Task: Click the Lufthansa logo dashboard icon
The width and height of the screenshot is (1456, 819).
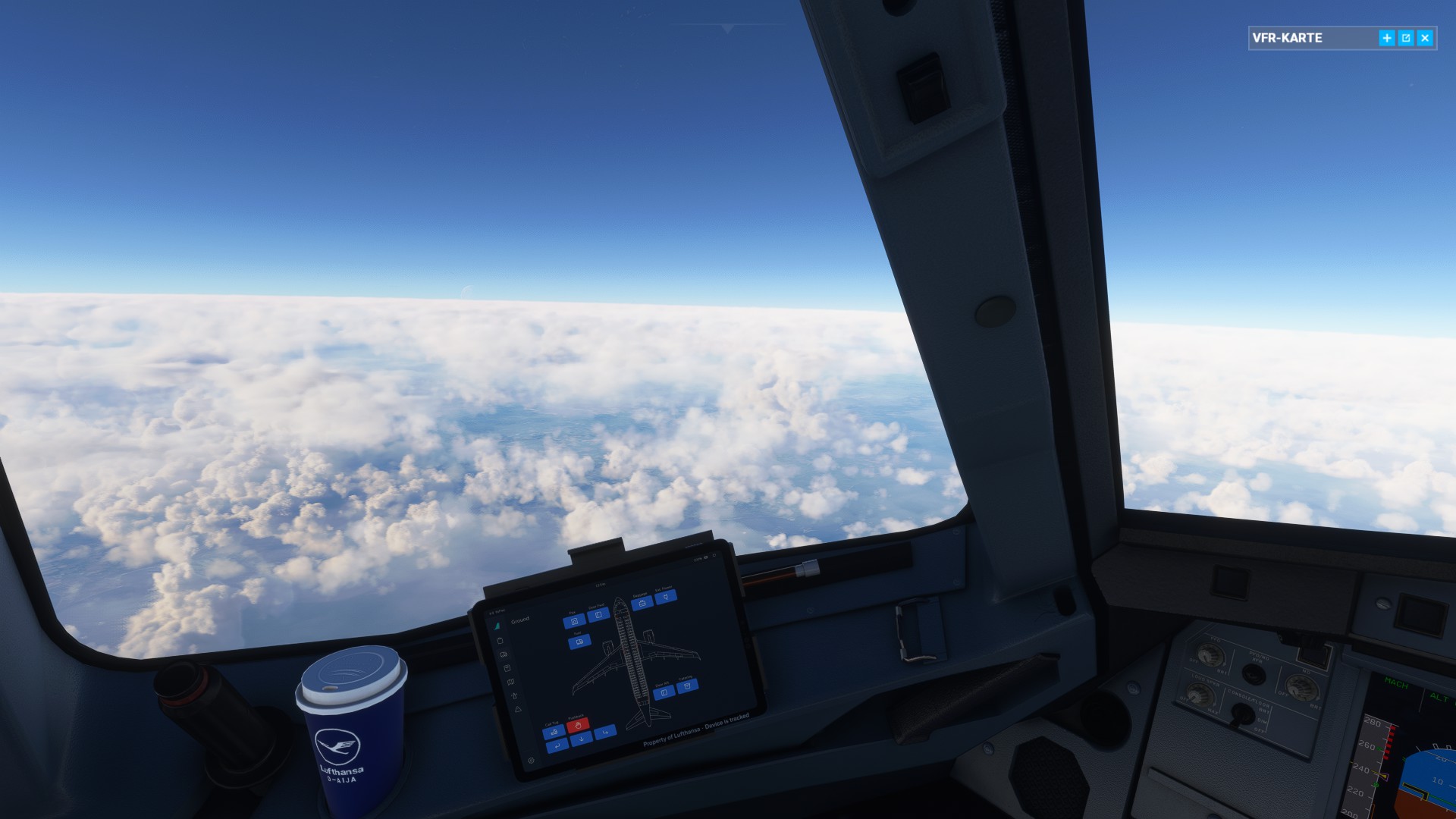Action: pyautogui.click(x=498, y=624)
